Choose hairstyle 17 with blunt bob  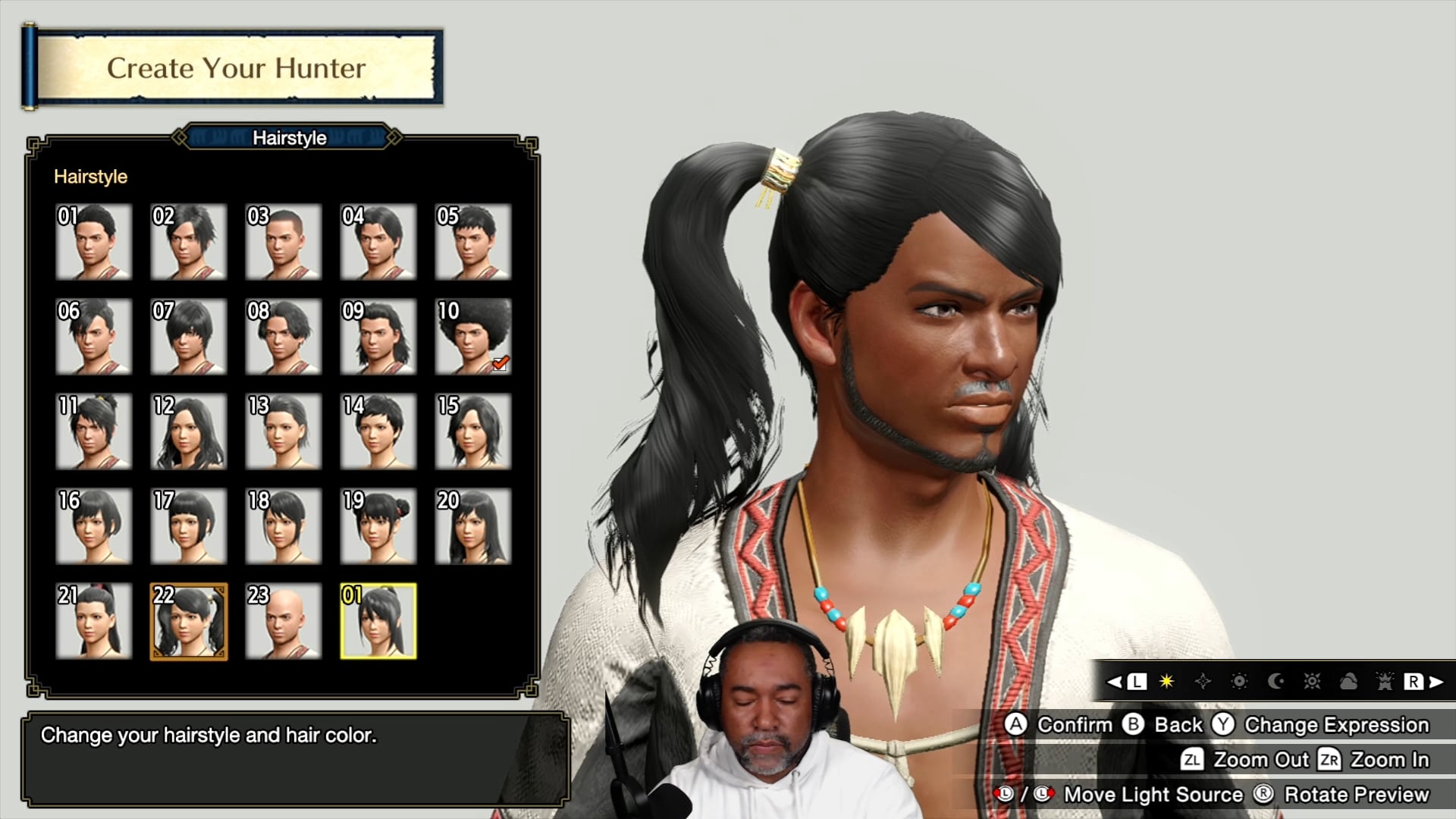pos(188,526)
